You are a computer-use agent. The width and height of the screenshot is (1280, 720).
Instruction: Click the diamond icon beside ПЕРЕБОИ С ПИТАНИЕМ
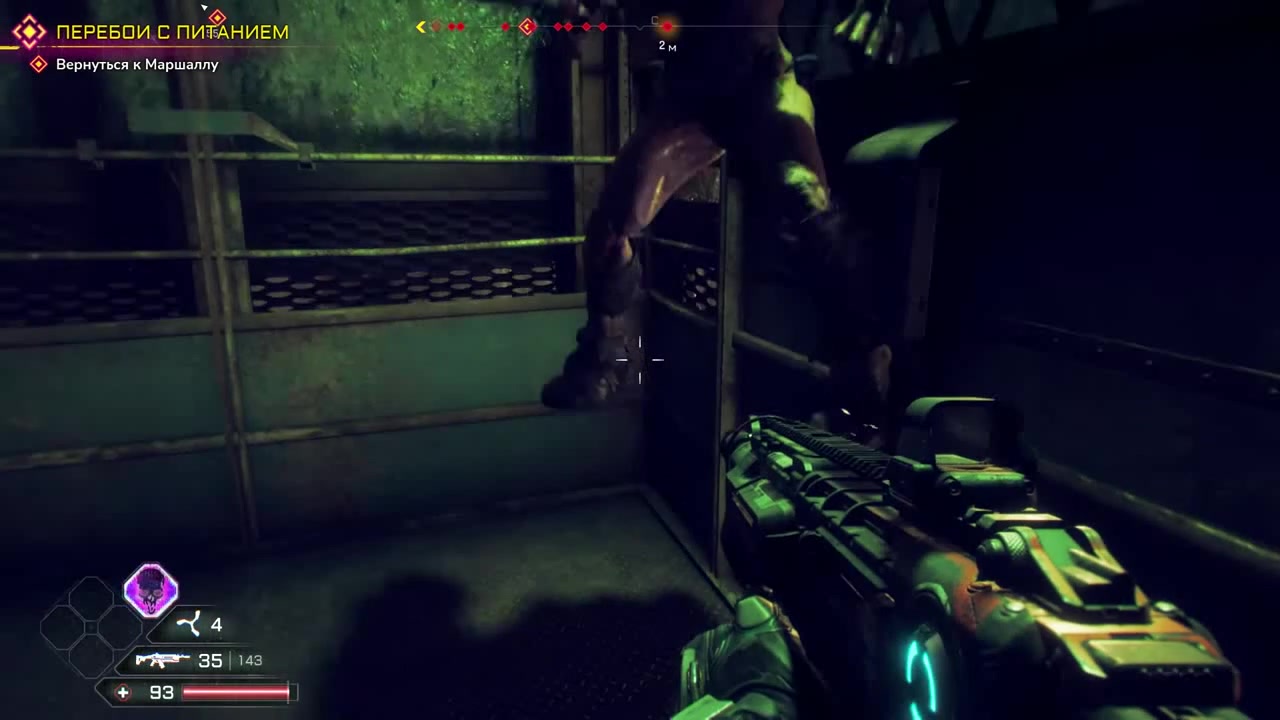29,31
